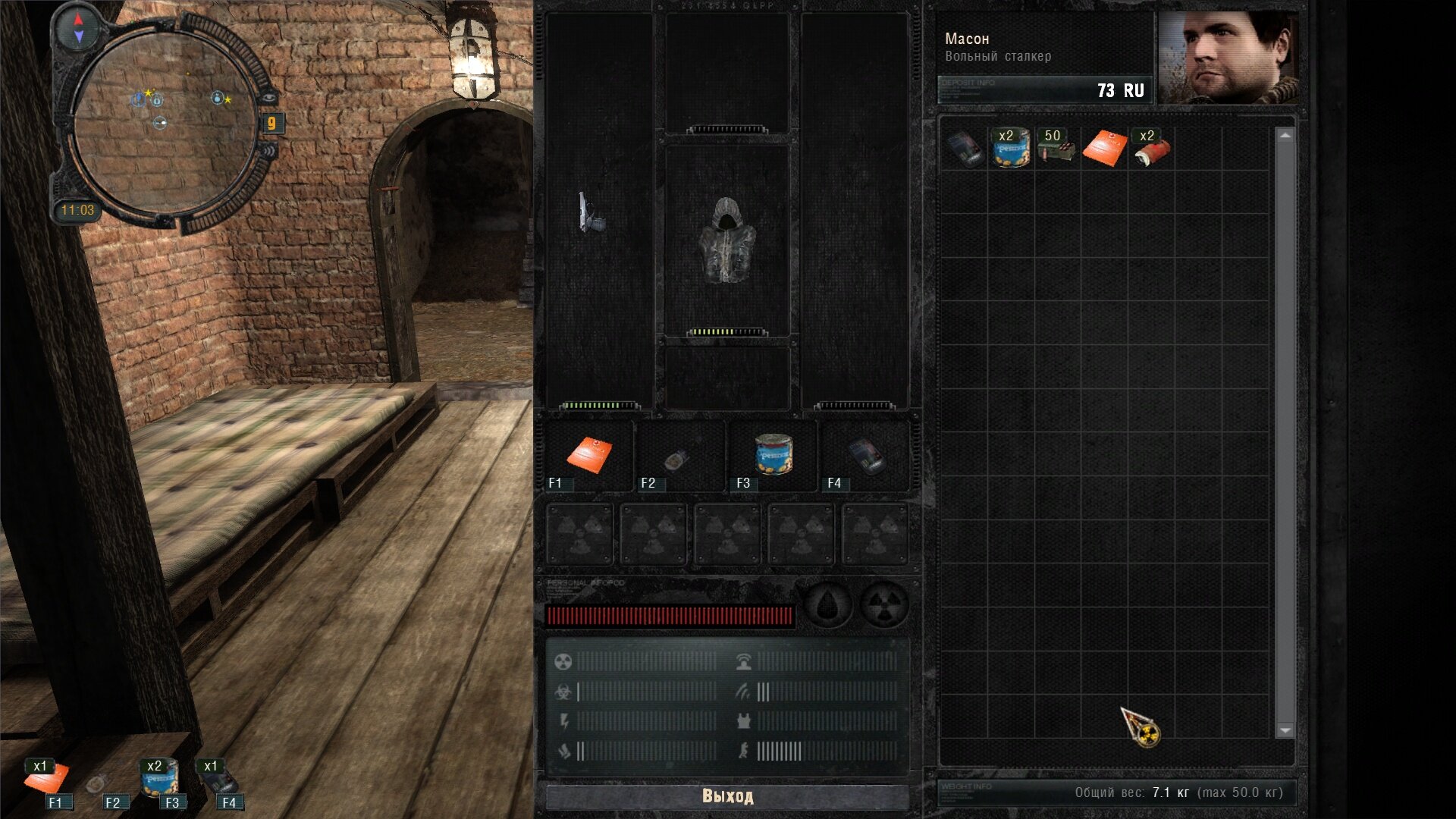Click the medkit in the inventory window's F1 slot

(x=589, y=455)
